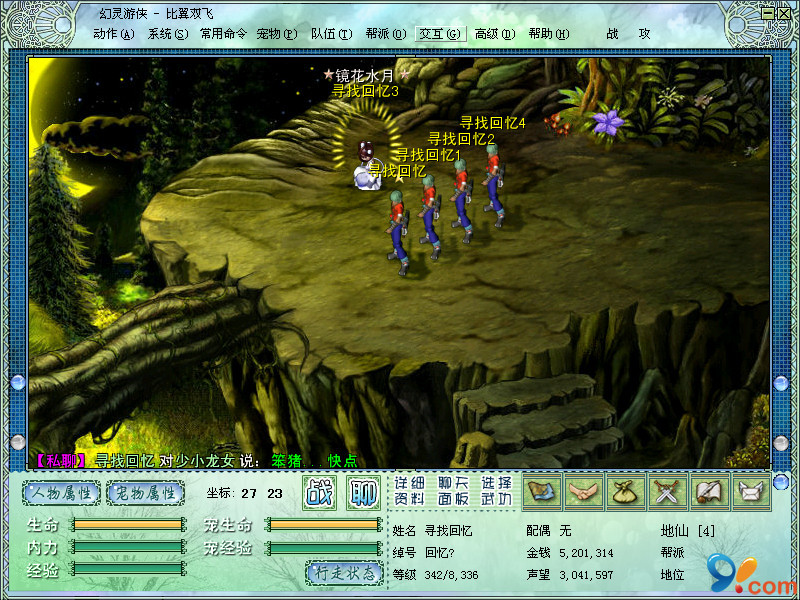Click the 聊 chat button
Screen dimensions: 800x600
[x=363, y=492]
